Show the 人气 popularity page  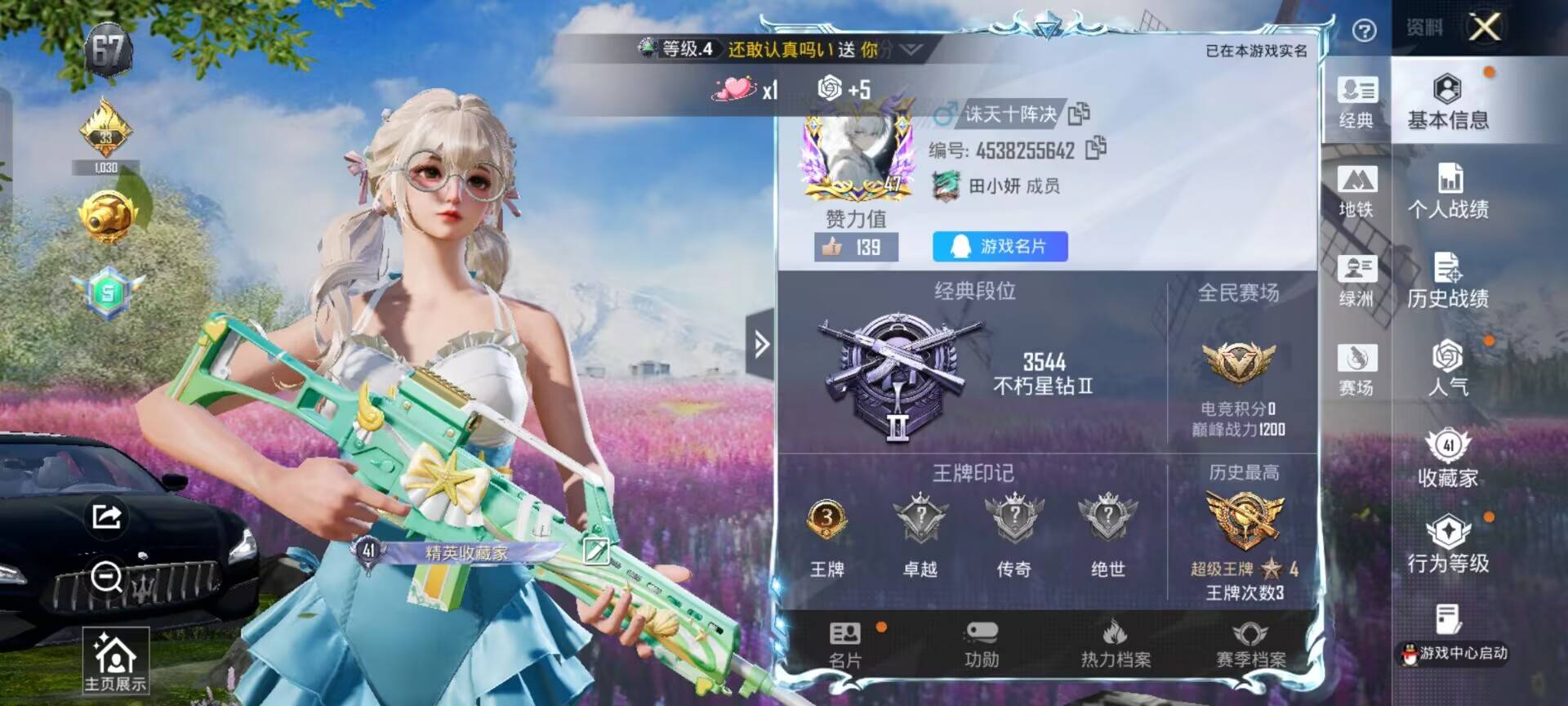(1447, 369)
